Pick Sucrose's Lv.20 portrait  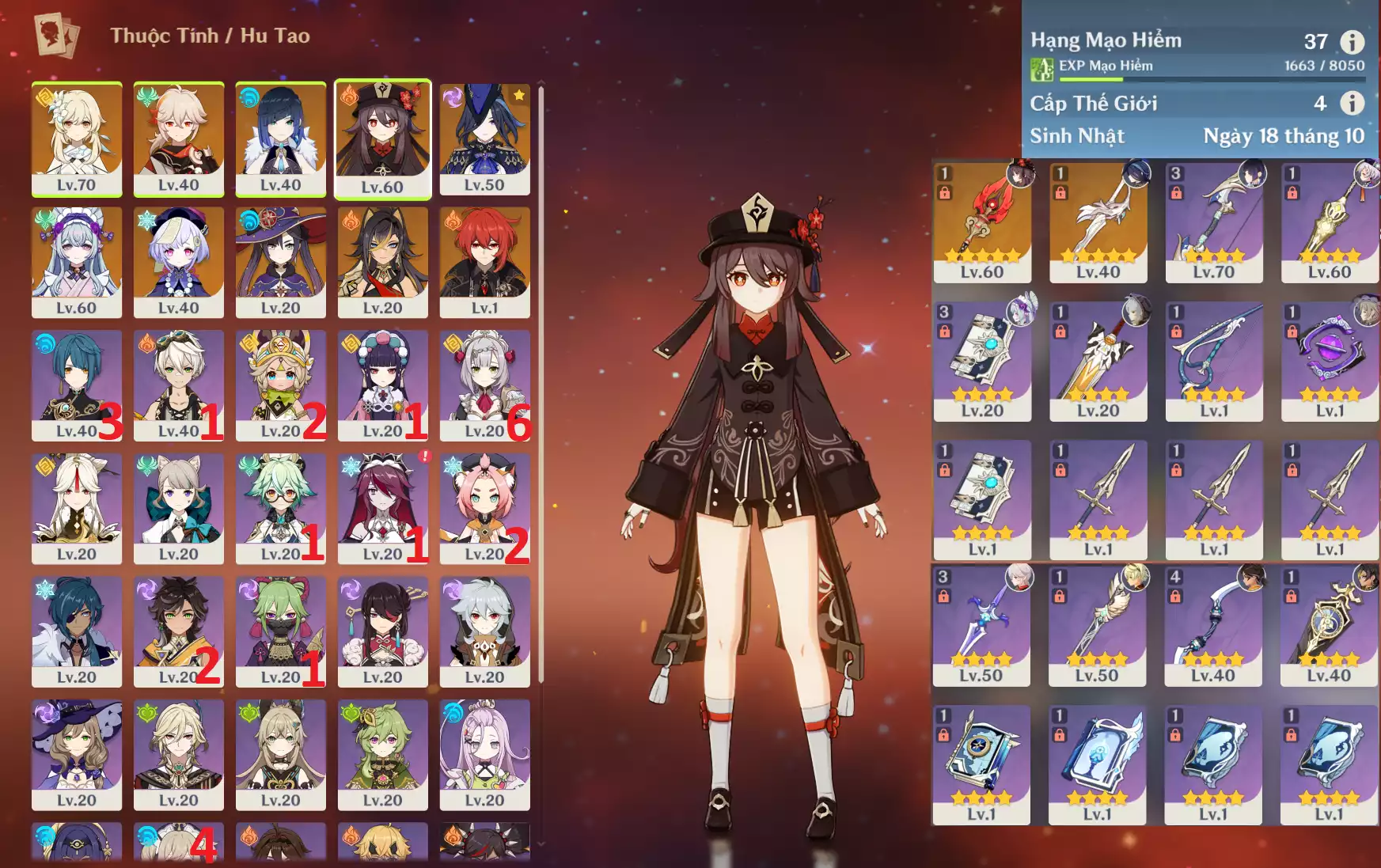(x=281, y=508)
